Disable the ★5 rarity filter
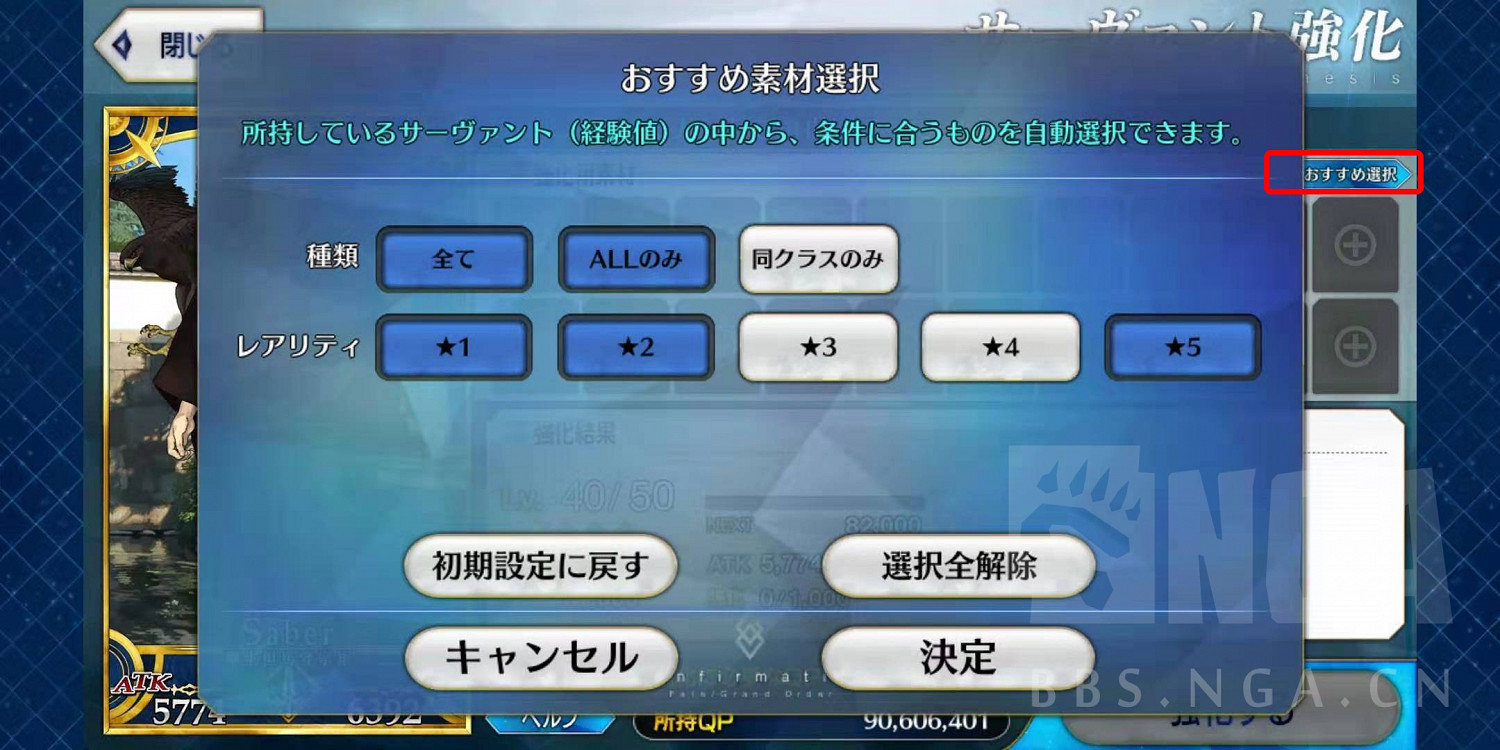 pos(1183,347)
